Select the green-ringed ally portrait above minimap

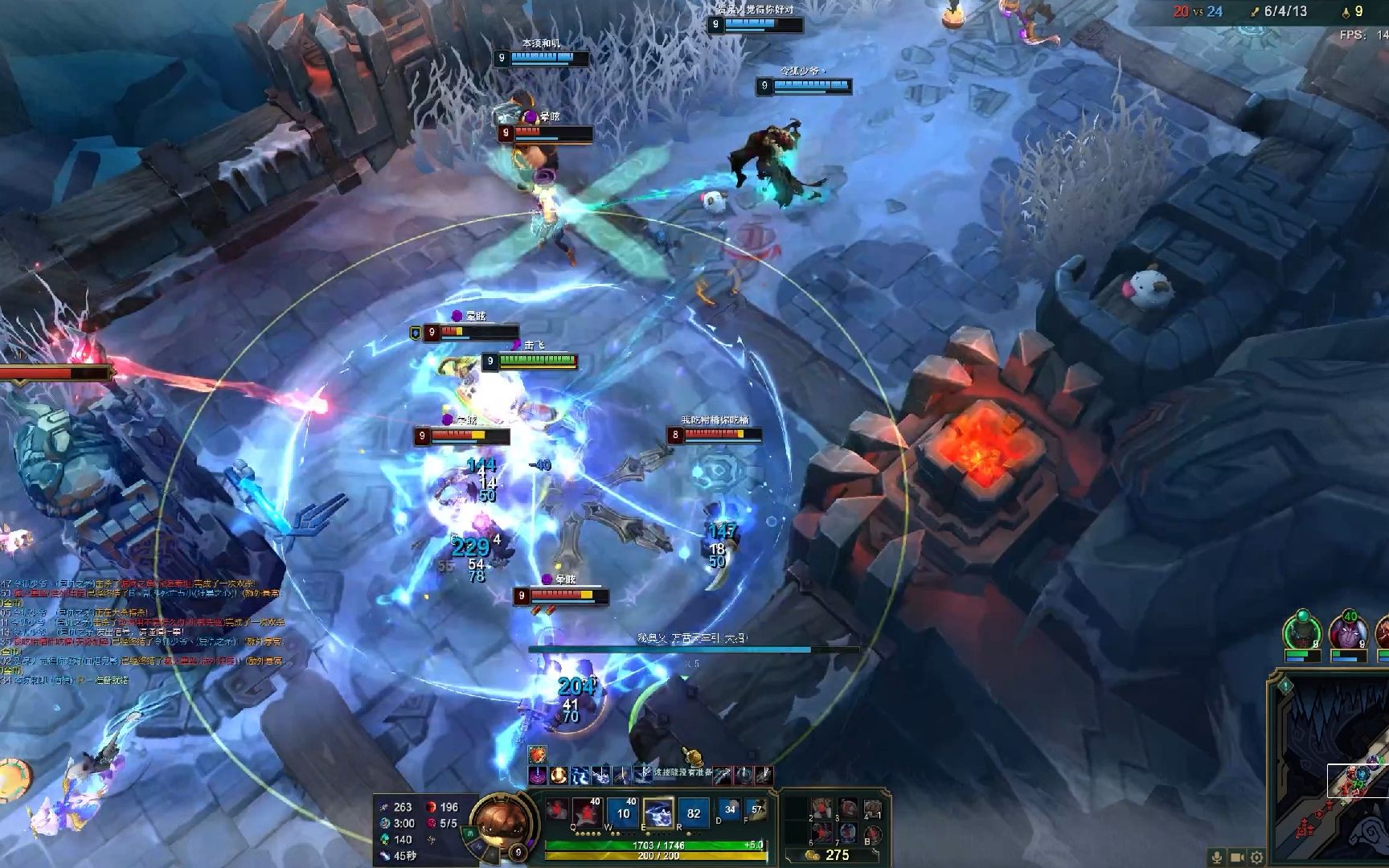tap(1301, 633)
